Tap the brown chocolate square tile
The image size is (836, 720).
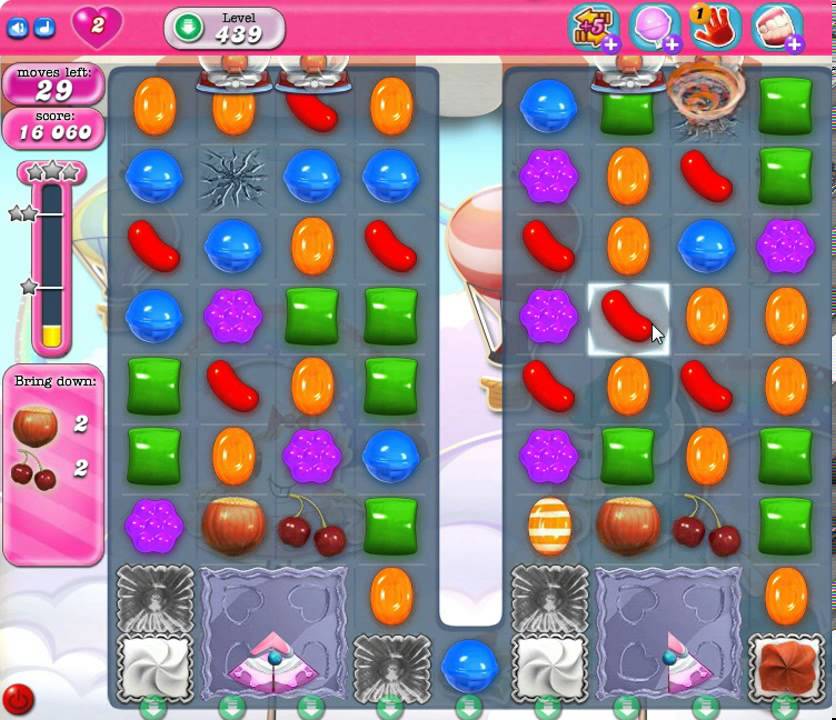pos(786,665)
